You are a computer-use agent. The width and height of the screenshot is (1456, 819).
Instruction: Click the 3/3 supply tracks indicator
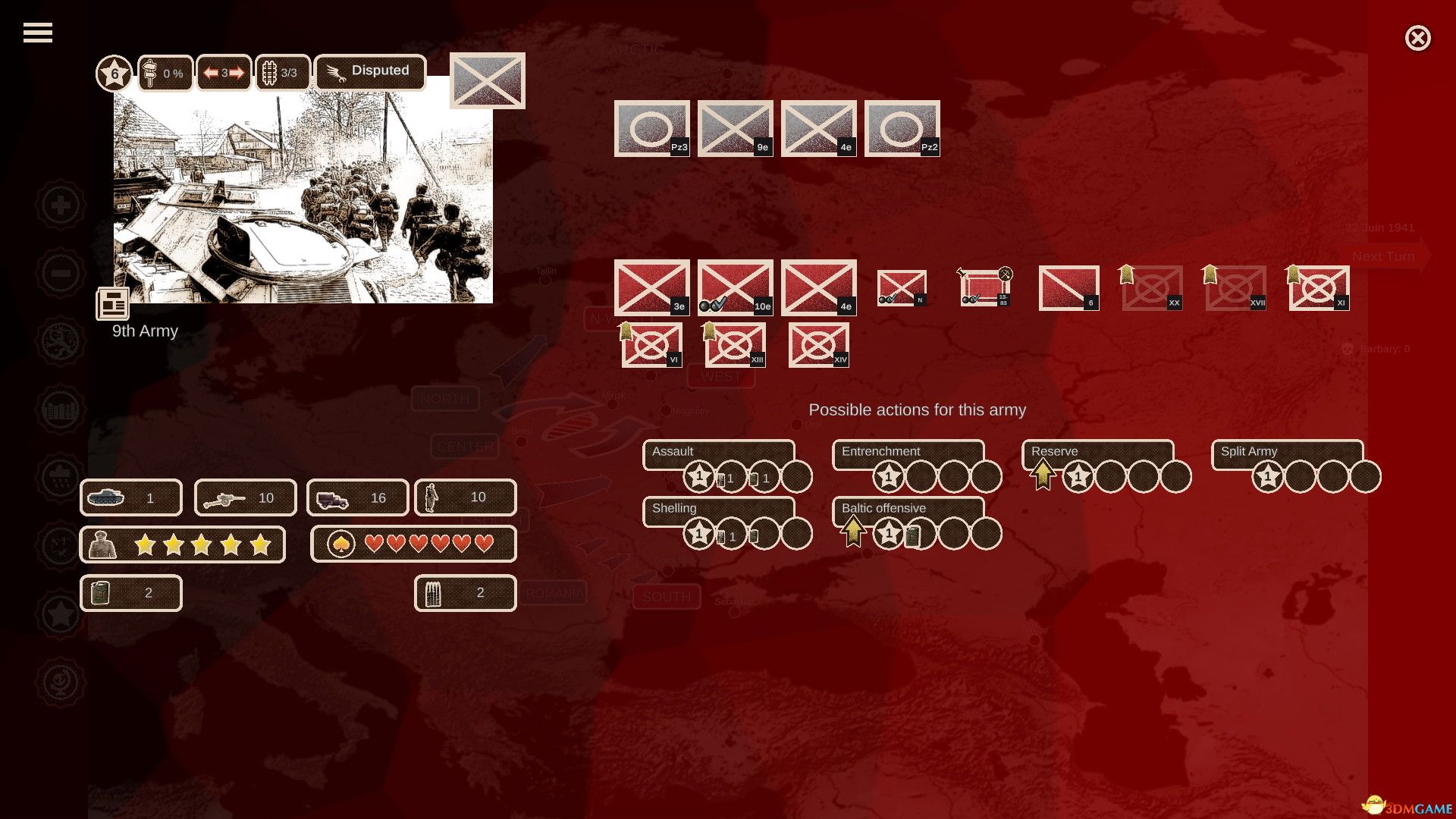pyautogui.click(x=281, y=72)
